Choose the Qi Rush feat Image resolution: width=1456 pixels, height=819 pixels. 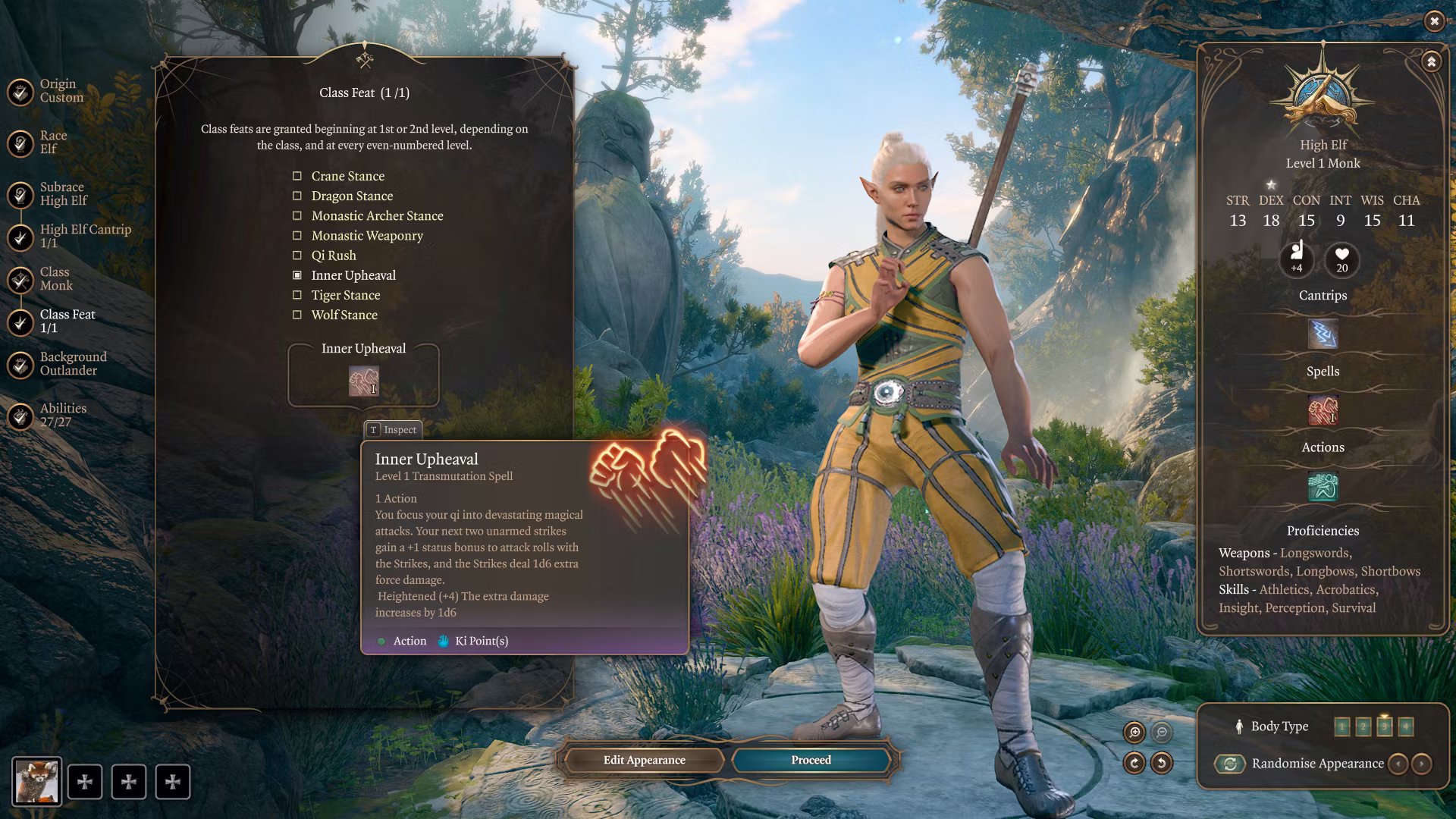[334, 256]
